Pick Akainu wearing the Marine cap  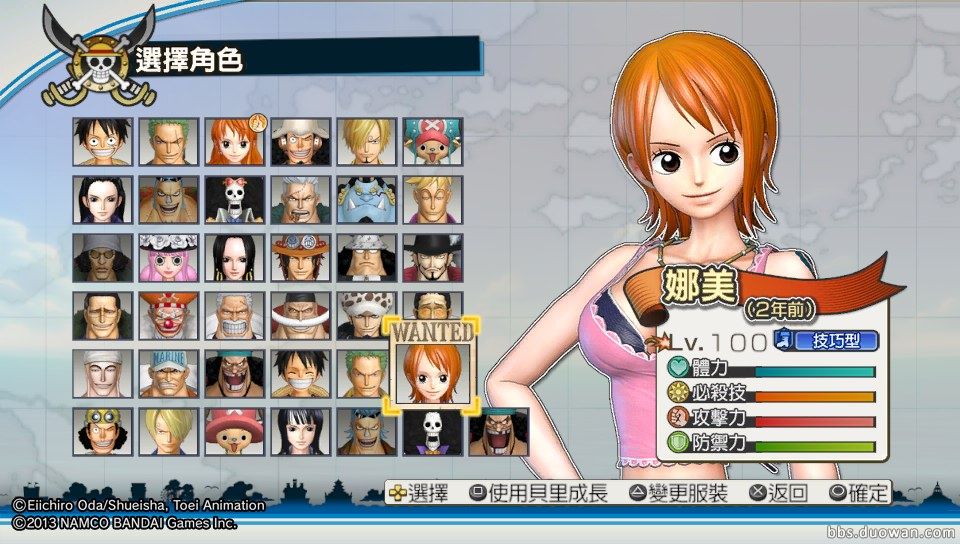click(168, 374)
